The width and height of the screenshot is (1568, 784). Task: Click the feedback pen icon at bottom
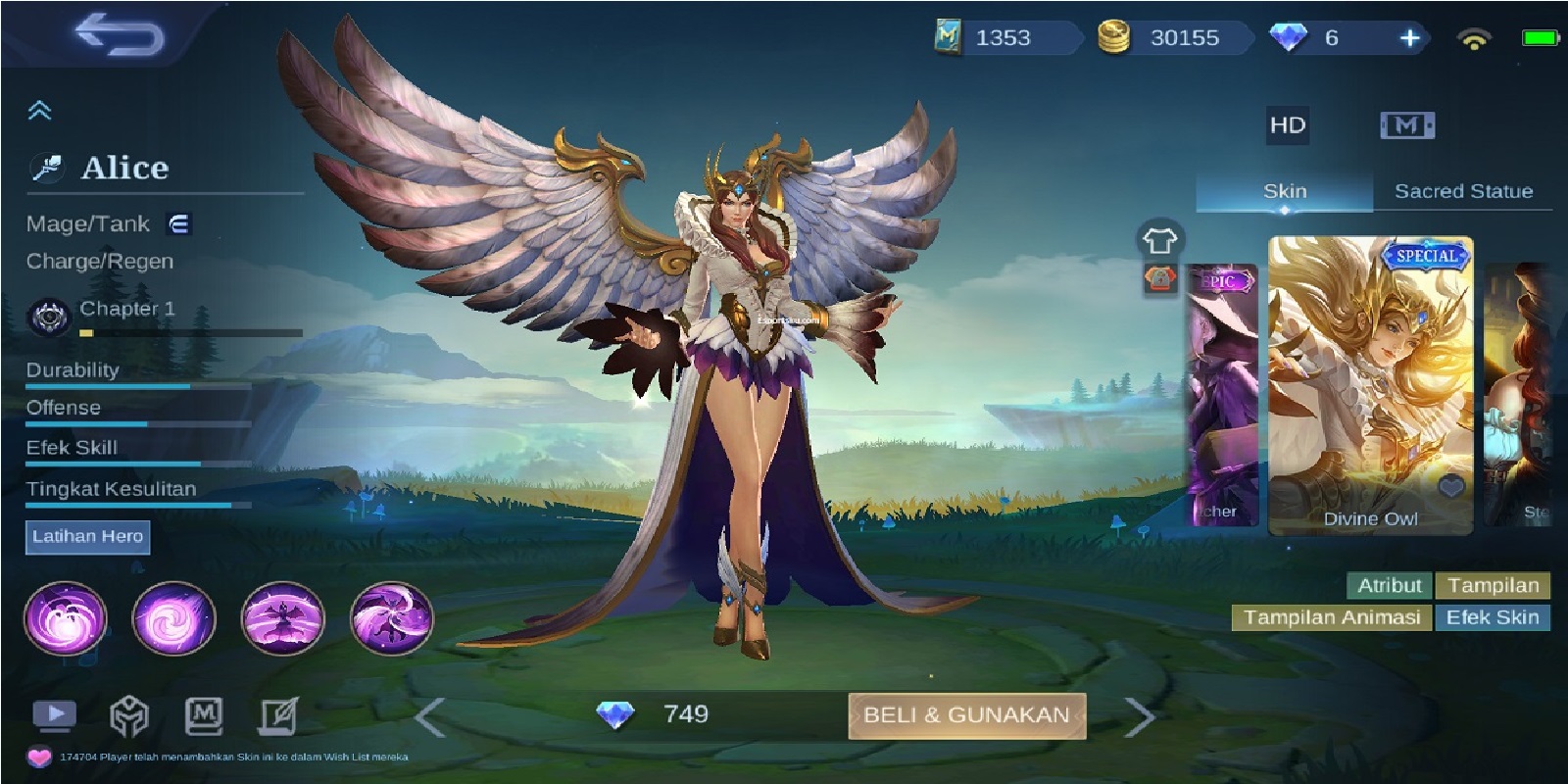click(x=277, y=714)
